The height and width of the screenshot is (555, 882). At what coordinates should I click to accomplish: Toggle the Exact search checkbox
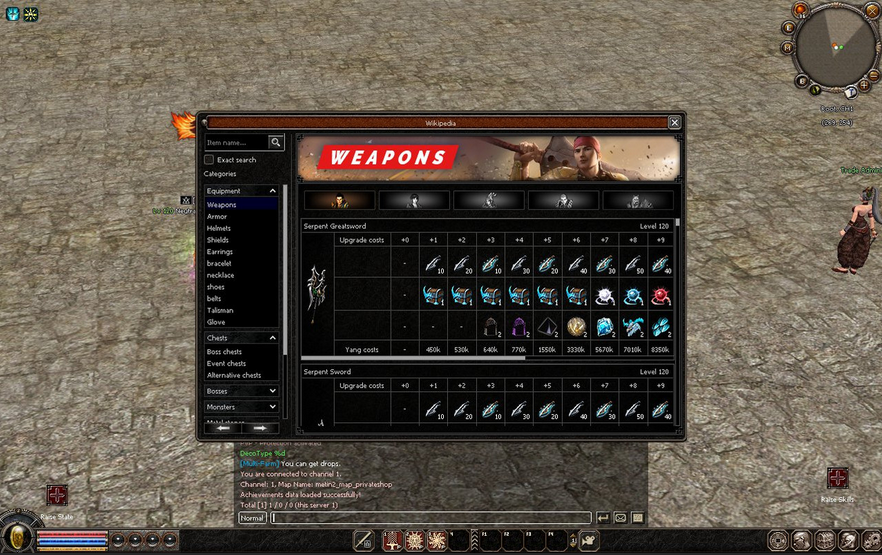click(x=209, y=159)
